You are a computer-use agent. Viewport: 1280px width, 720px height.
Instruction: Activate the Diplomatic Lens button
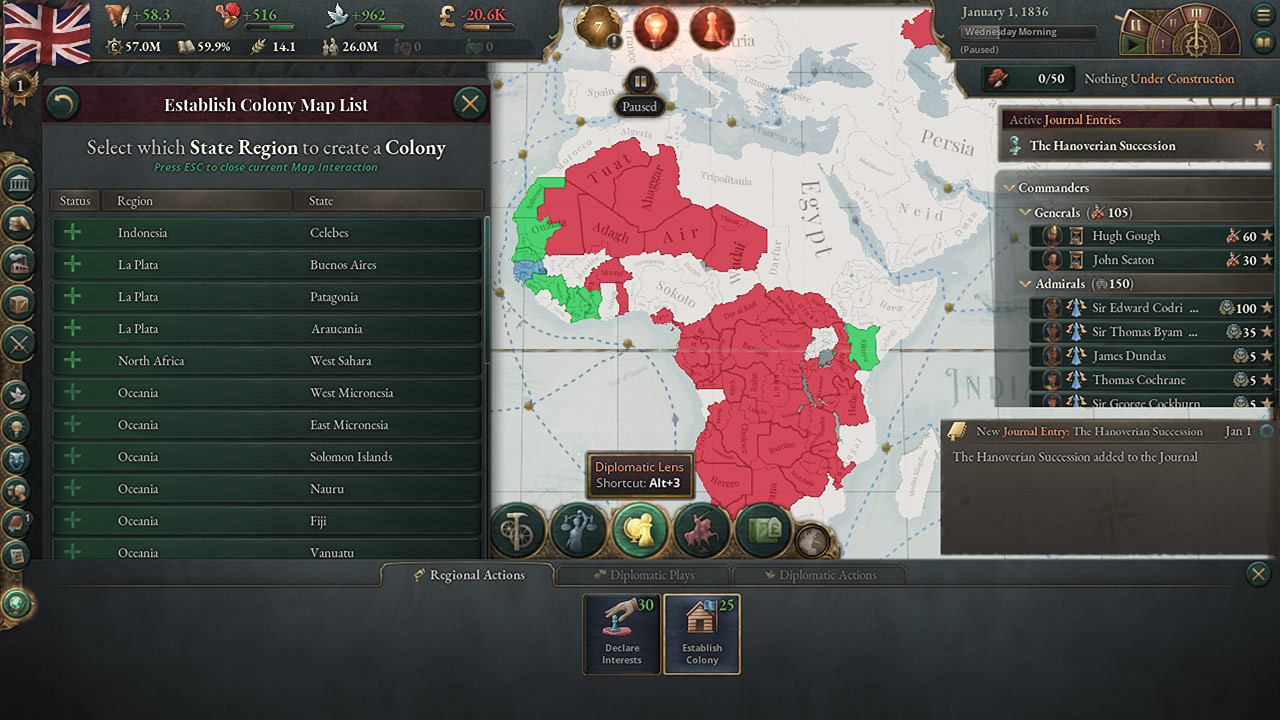point(640,529)
